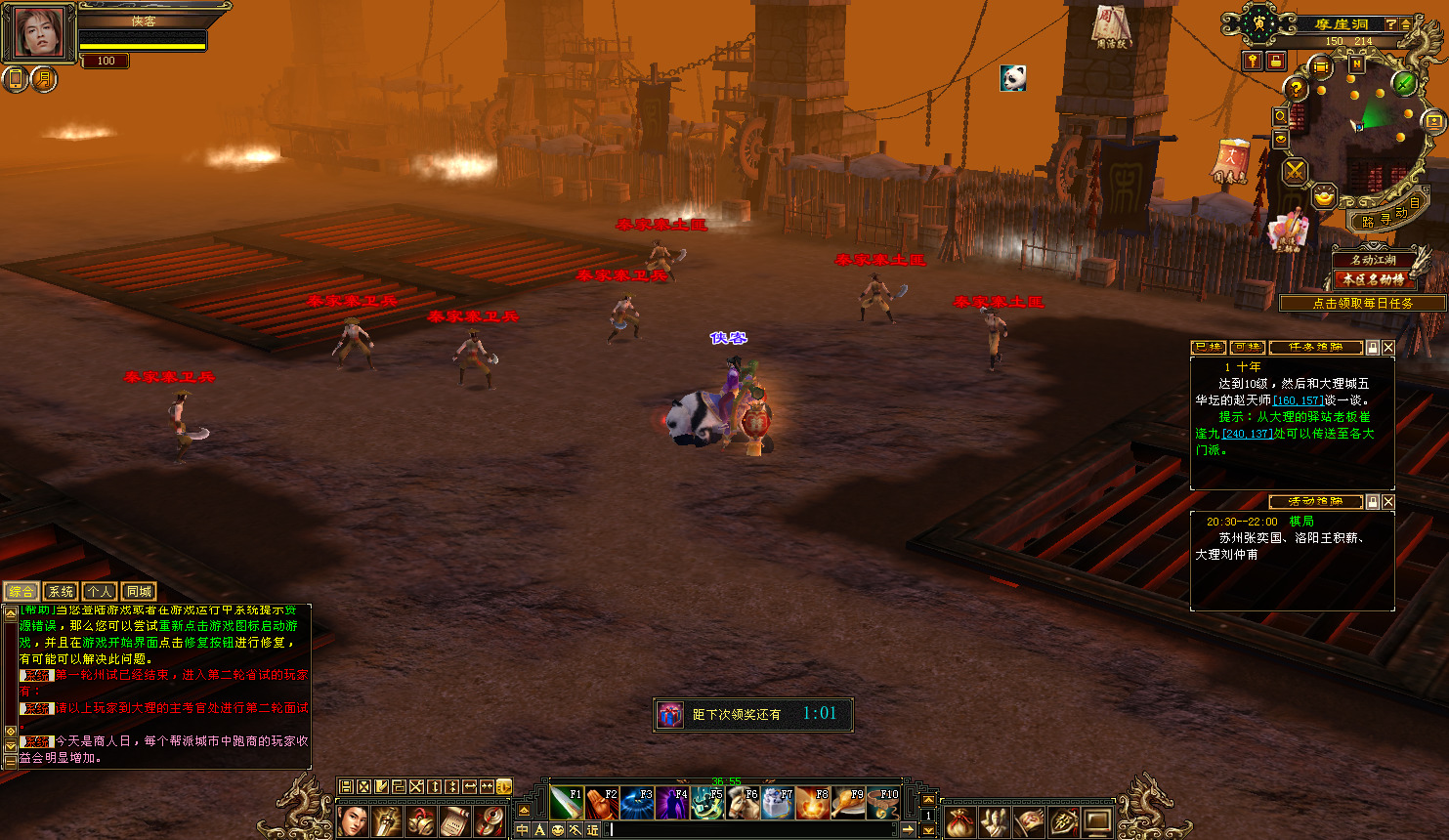Click the 点击领取每日任务 daily quest button
Image resolution: width=1449 pixels, height=840 pixels.
click(1362, 304)
